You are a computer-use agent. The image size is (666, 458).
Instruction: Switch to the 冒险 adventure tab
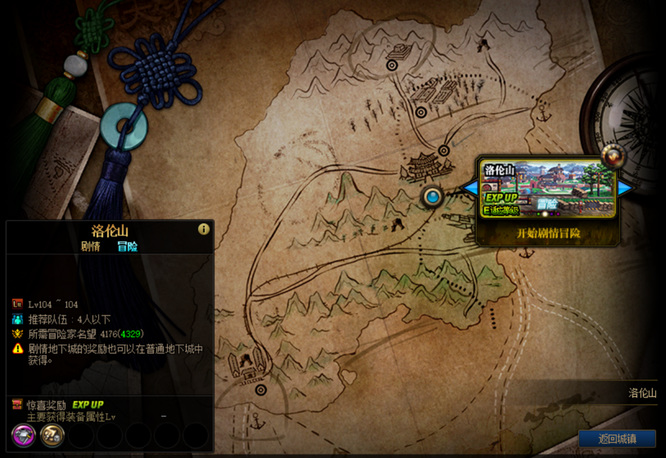[127, 246]
